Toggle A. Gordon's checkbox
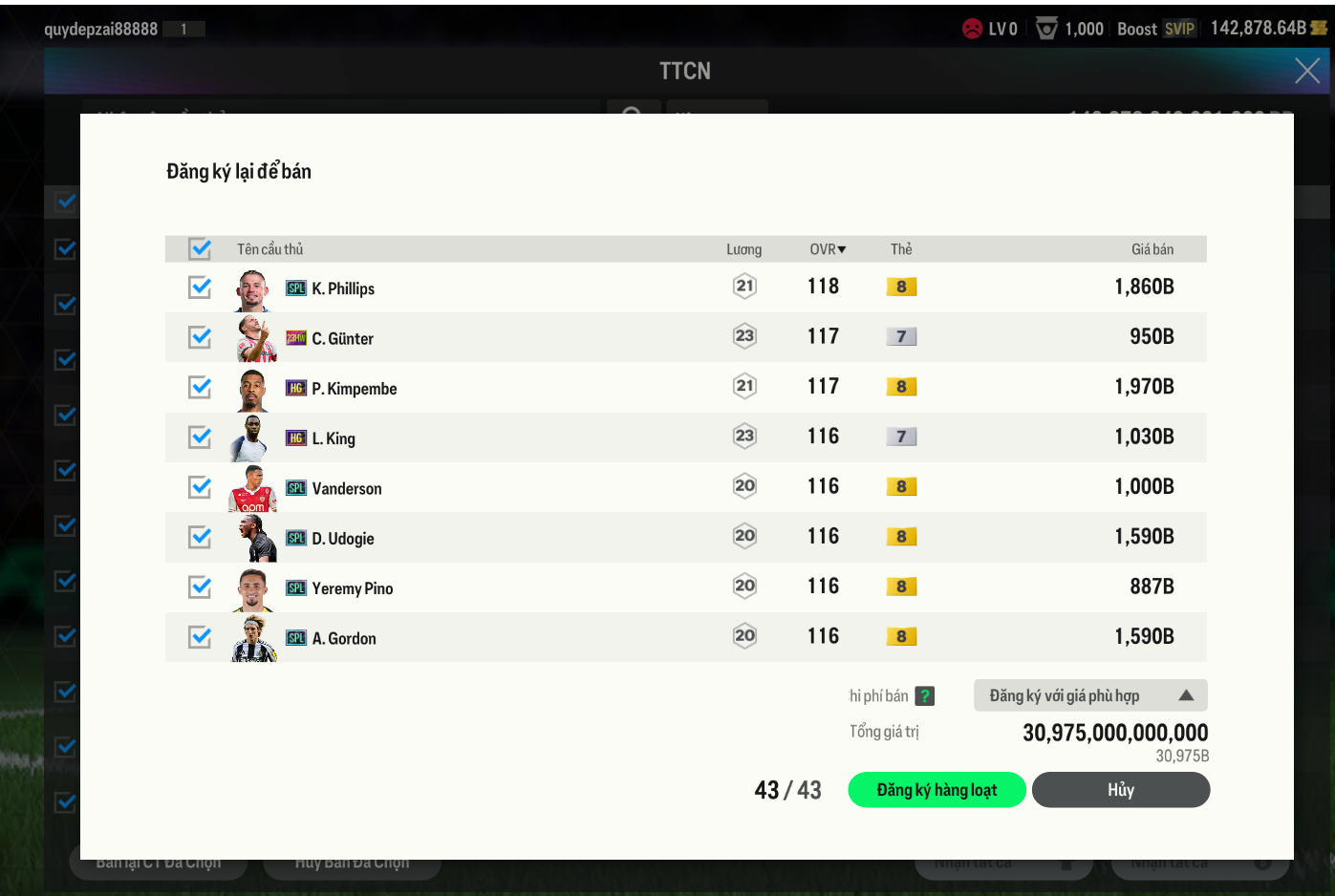This screenshot has width=1335, height=896. [200, 637]
